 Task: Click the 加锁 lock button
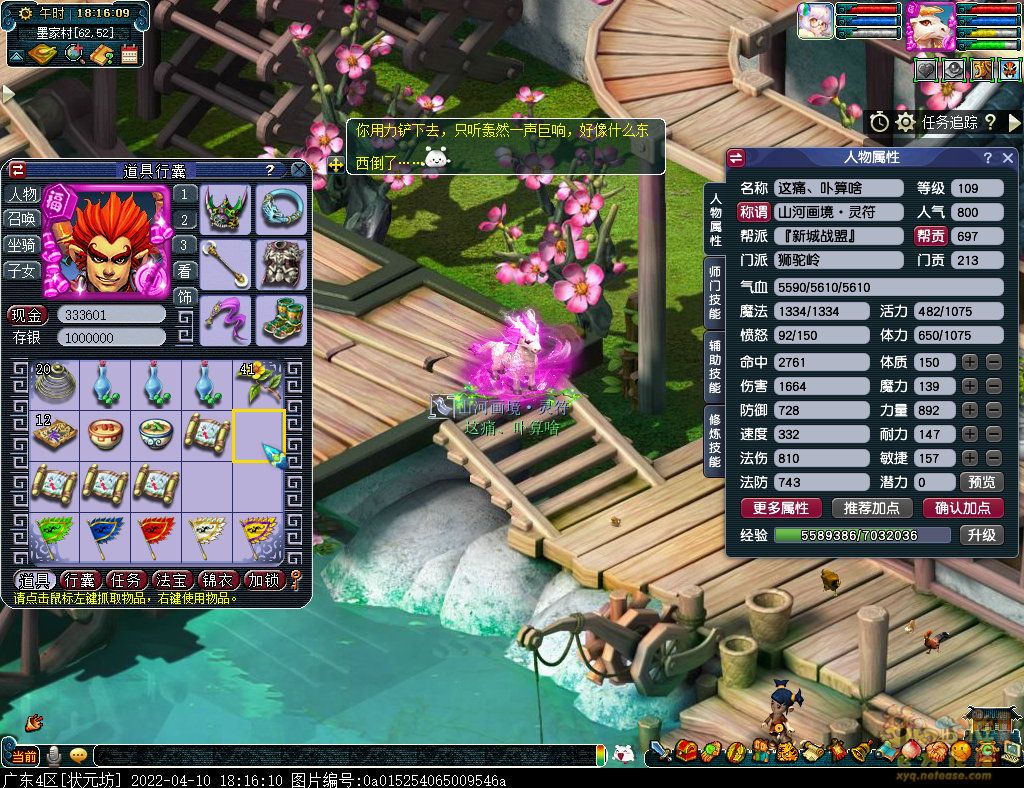(265, 580)
